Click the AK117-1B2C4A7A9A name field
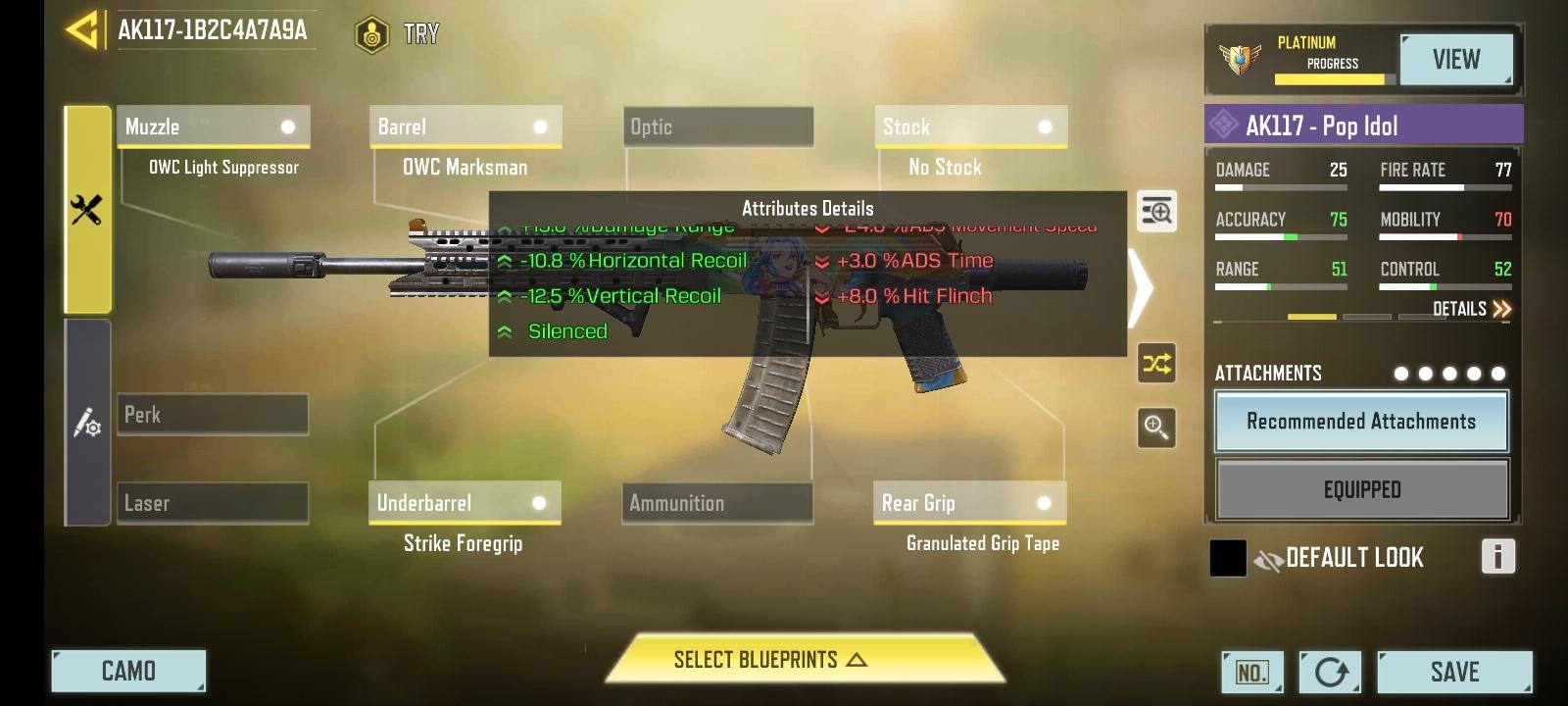This screenshot has width=1568, height=706. pyautogui.click(x=214, y=31)
